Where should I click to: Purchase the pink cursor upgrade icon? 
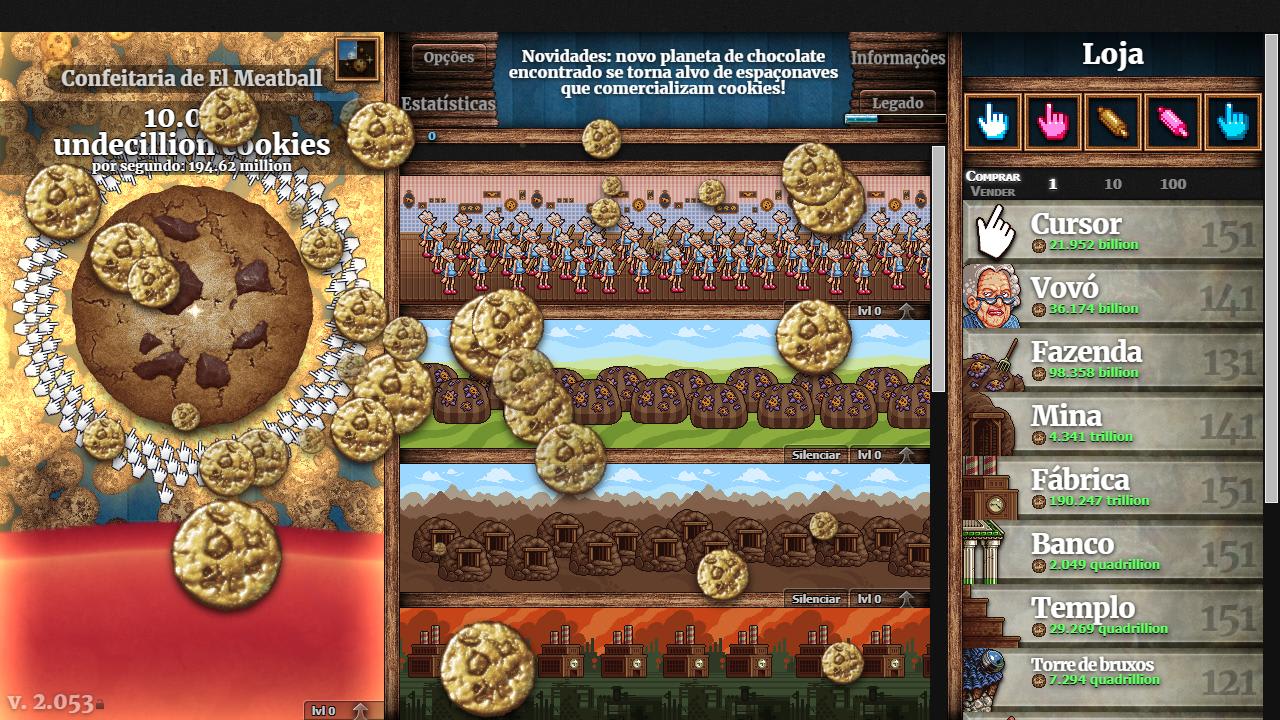pos(1052,122)
